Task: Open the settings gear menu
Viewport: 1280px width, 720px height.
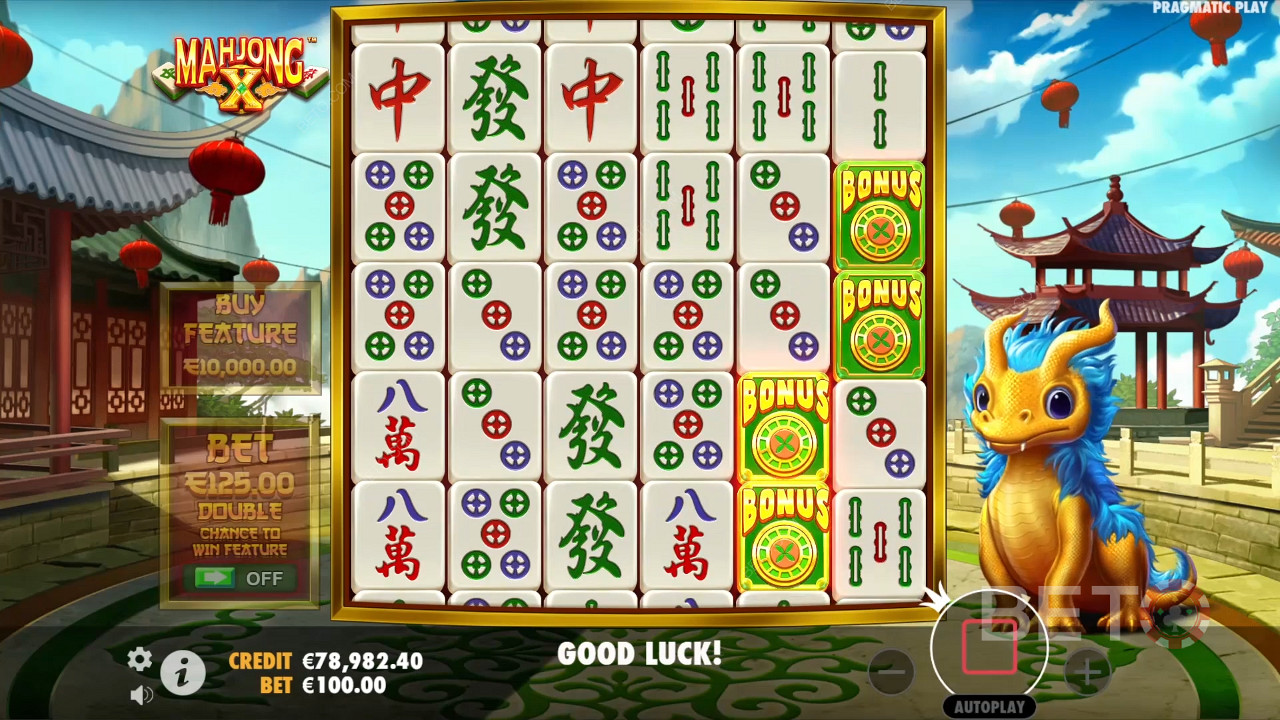Action: tap(139, 658)
